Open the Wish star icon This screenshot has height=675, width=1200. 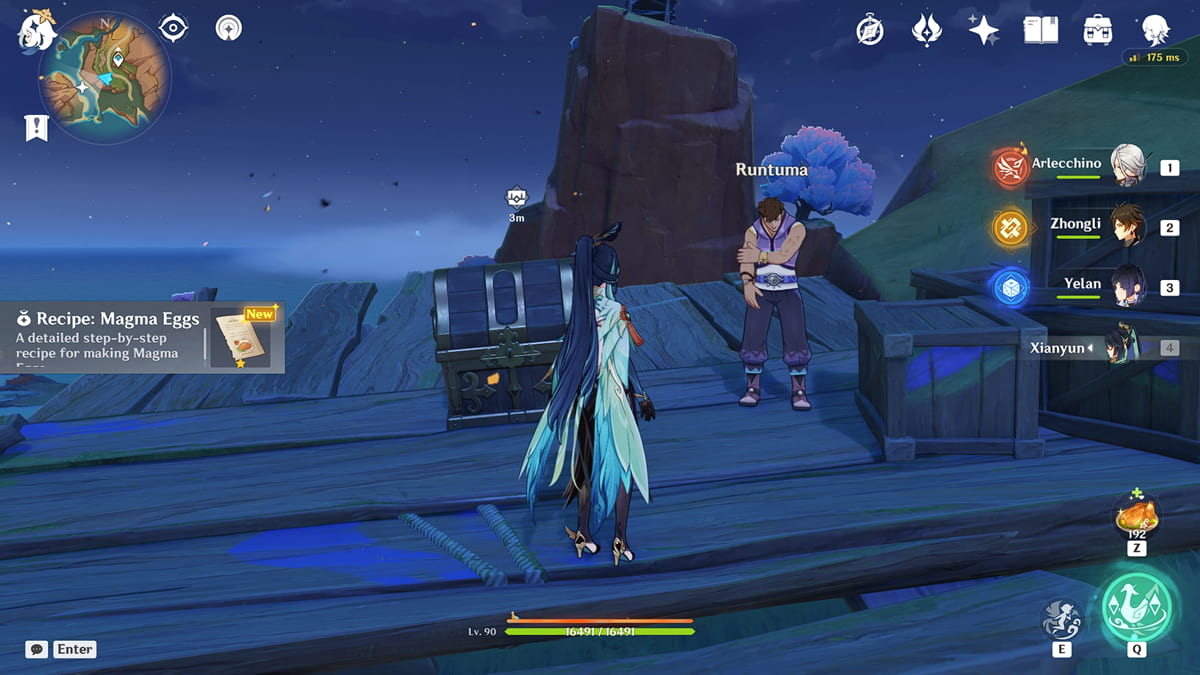coord(984,30)
